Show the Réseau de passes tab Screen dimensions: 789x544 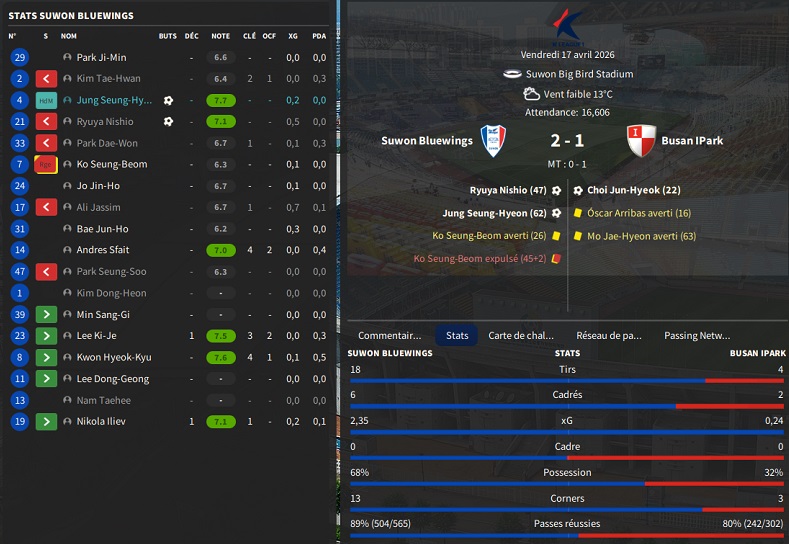click(x=609, y=336)
